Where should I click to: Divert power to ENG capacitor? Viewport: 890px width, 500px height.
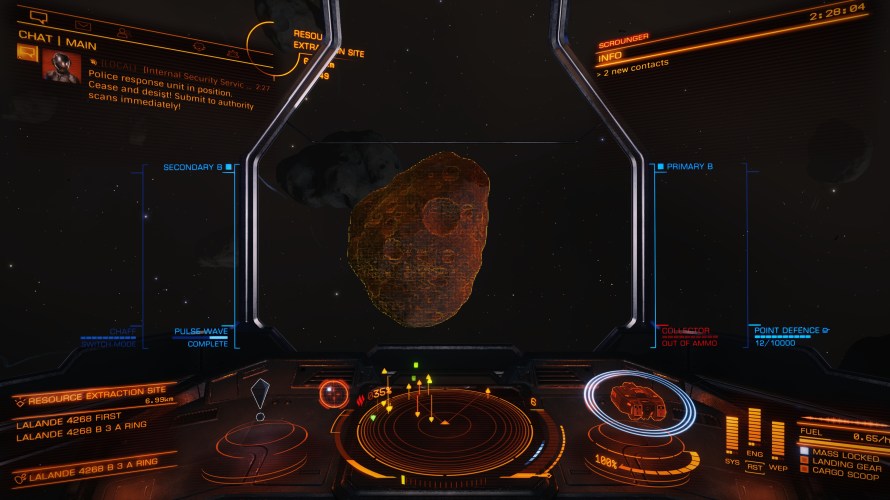755,453
